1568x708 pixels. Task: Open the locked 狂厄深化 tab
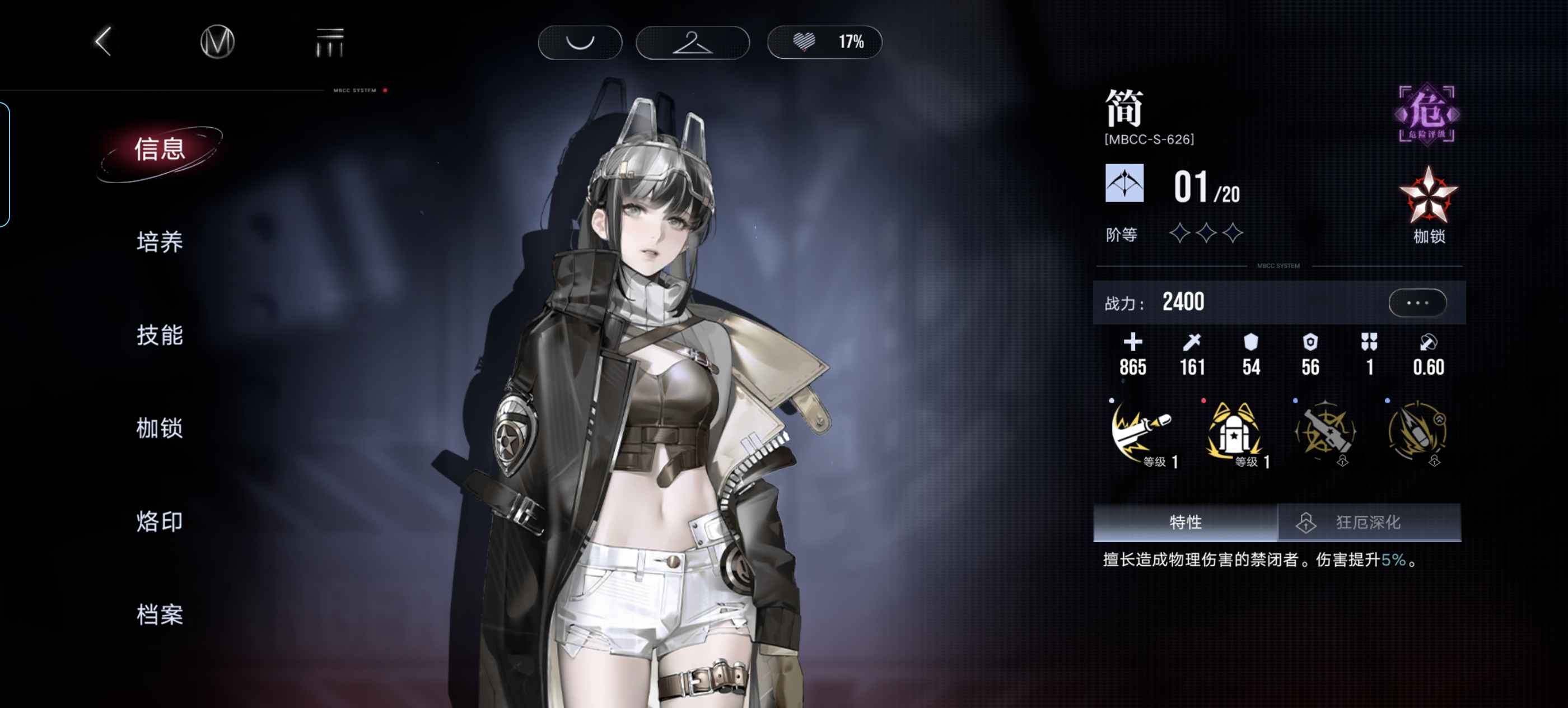1368,523
